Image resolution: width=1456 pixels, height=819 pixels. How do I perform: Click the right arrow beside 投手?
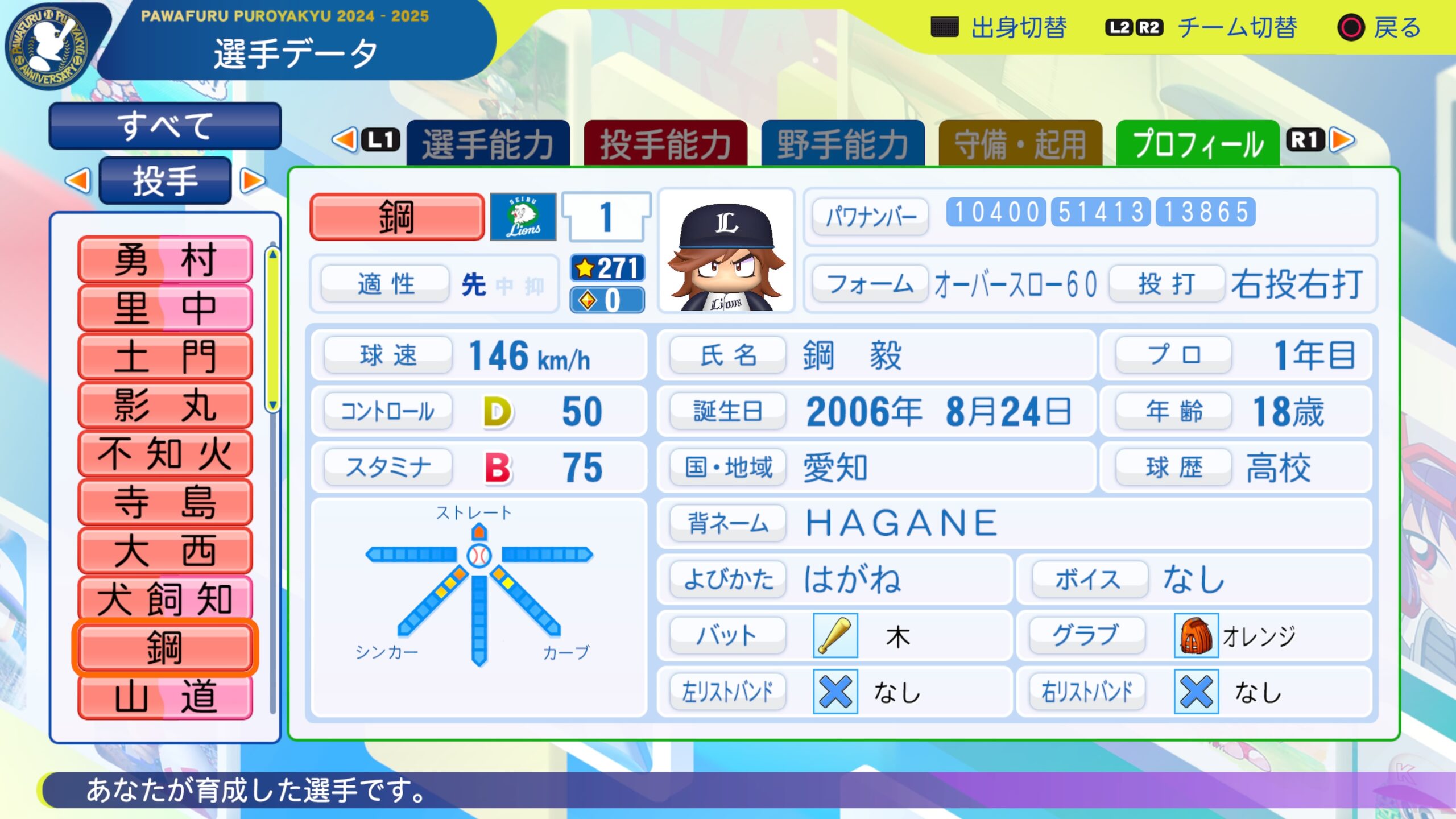tap(252, 181)
